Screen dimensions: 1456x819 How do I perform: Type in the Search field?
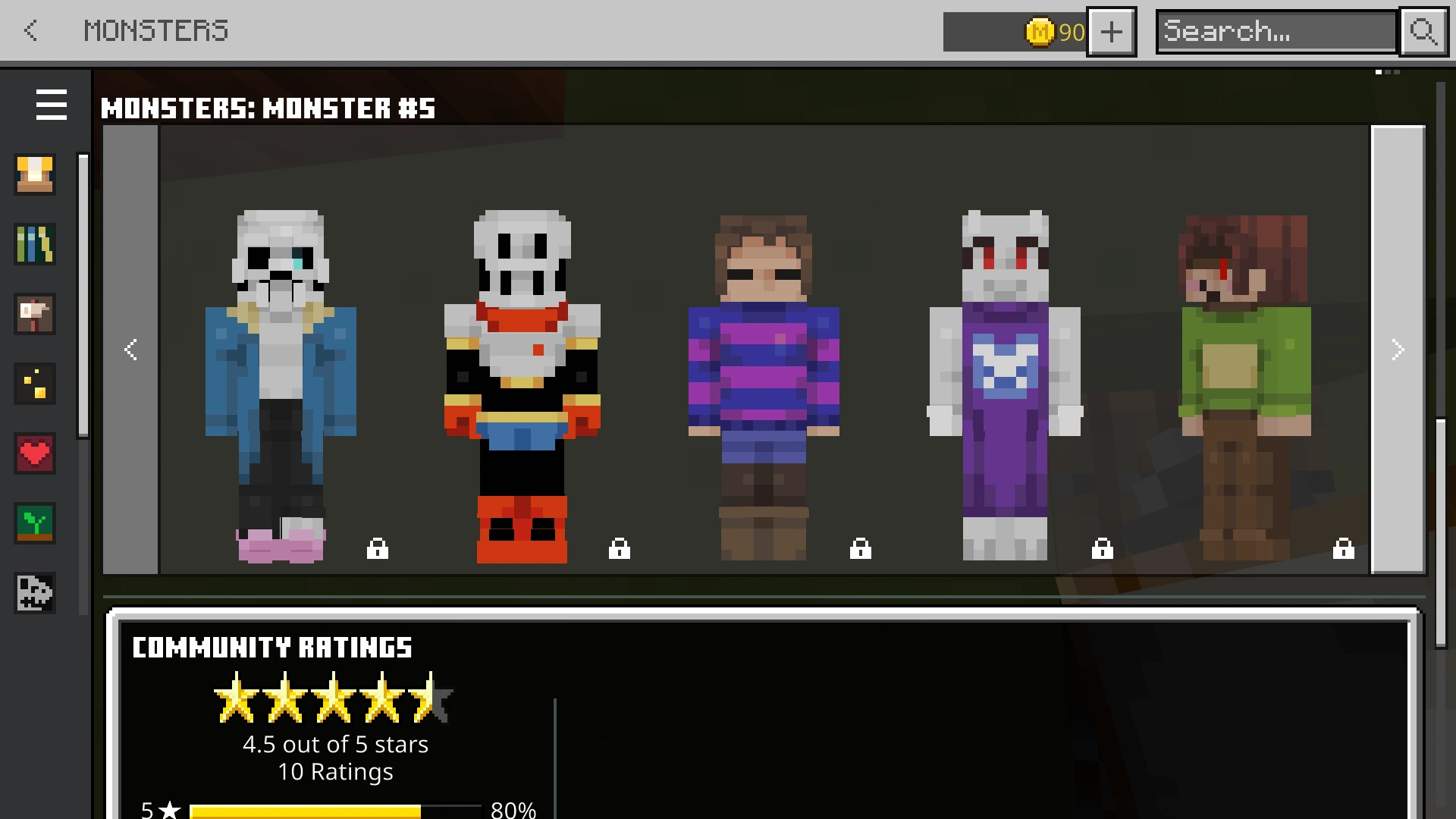click(1274, 31)
